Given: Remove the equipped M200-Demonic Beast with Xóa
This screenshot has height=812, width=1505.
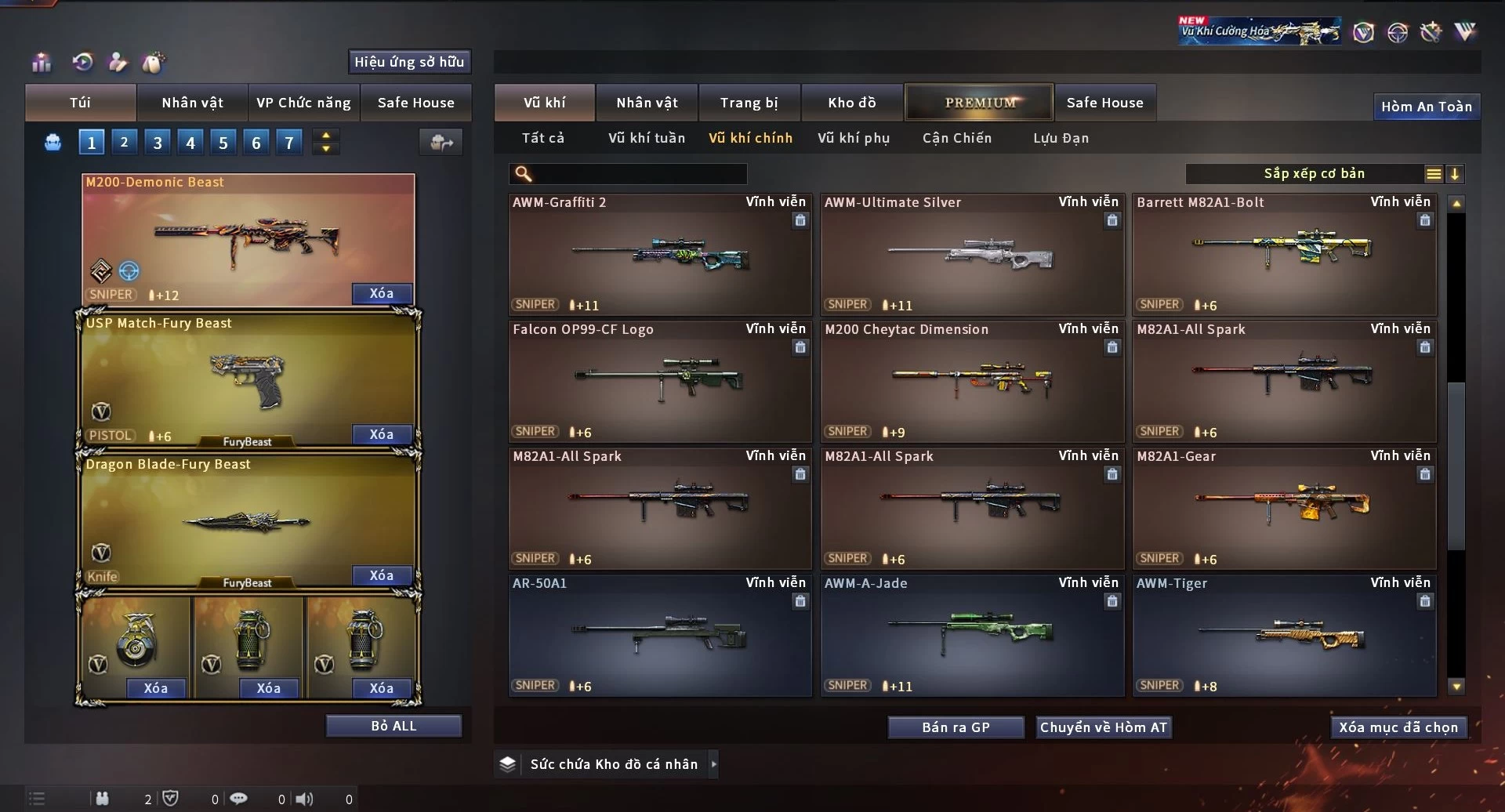Looking at the screenshot, I should pos(381,293).
